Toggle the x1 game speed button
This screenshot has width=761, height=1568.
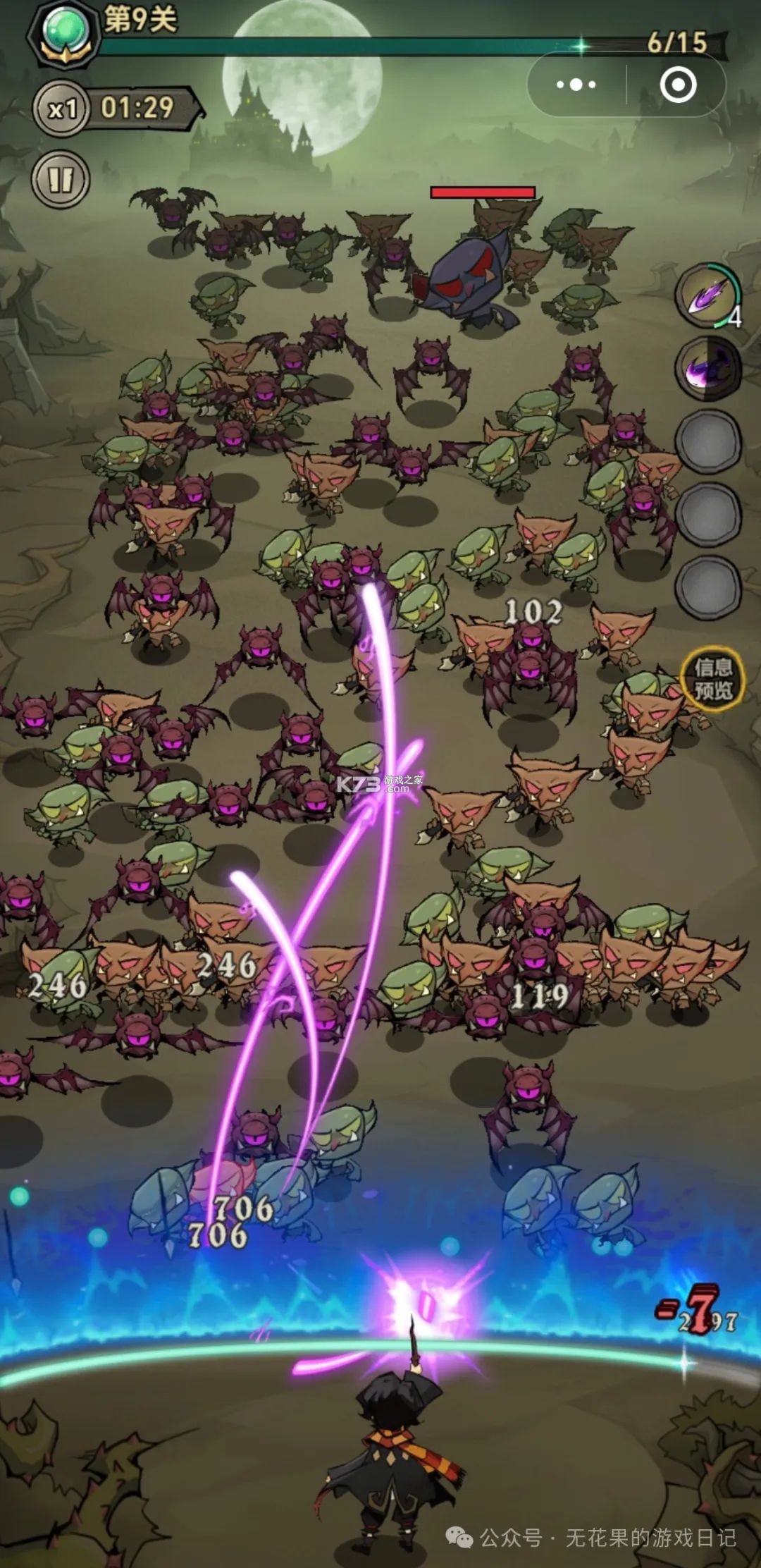pos(62,109)
